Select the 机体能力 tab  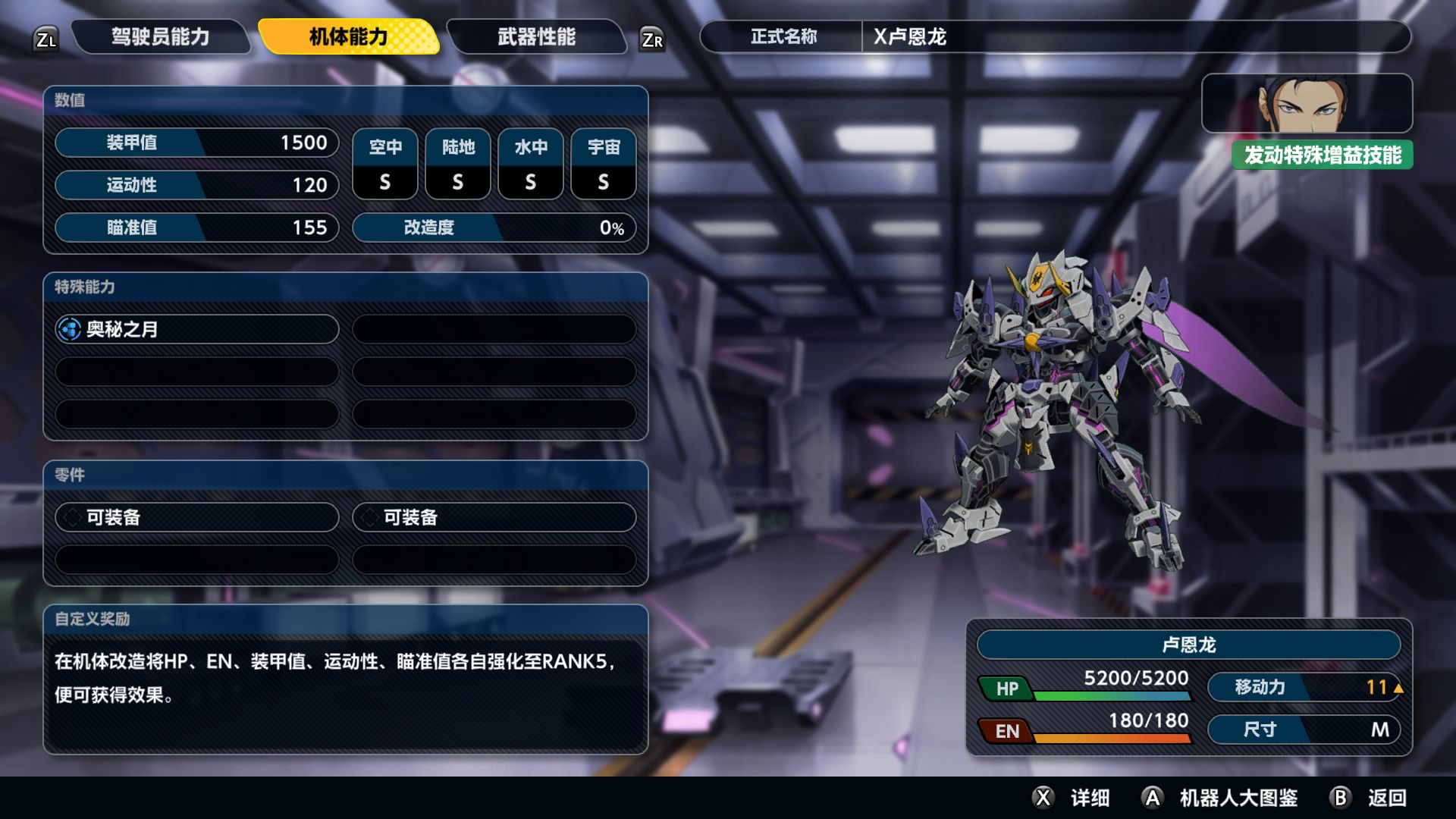(348, 36)
